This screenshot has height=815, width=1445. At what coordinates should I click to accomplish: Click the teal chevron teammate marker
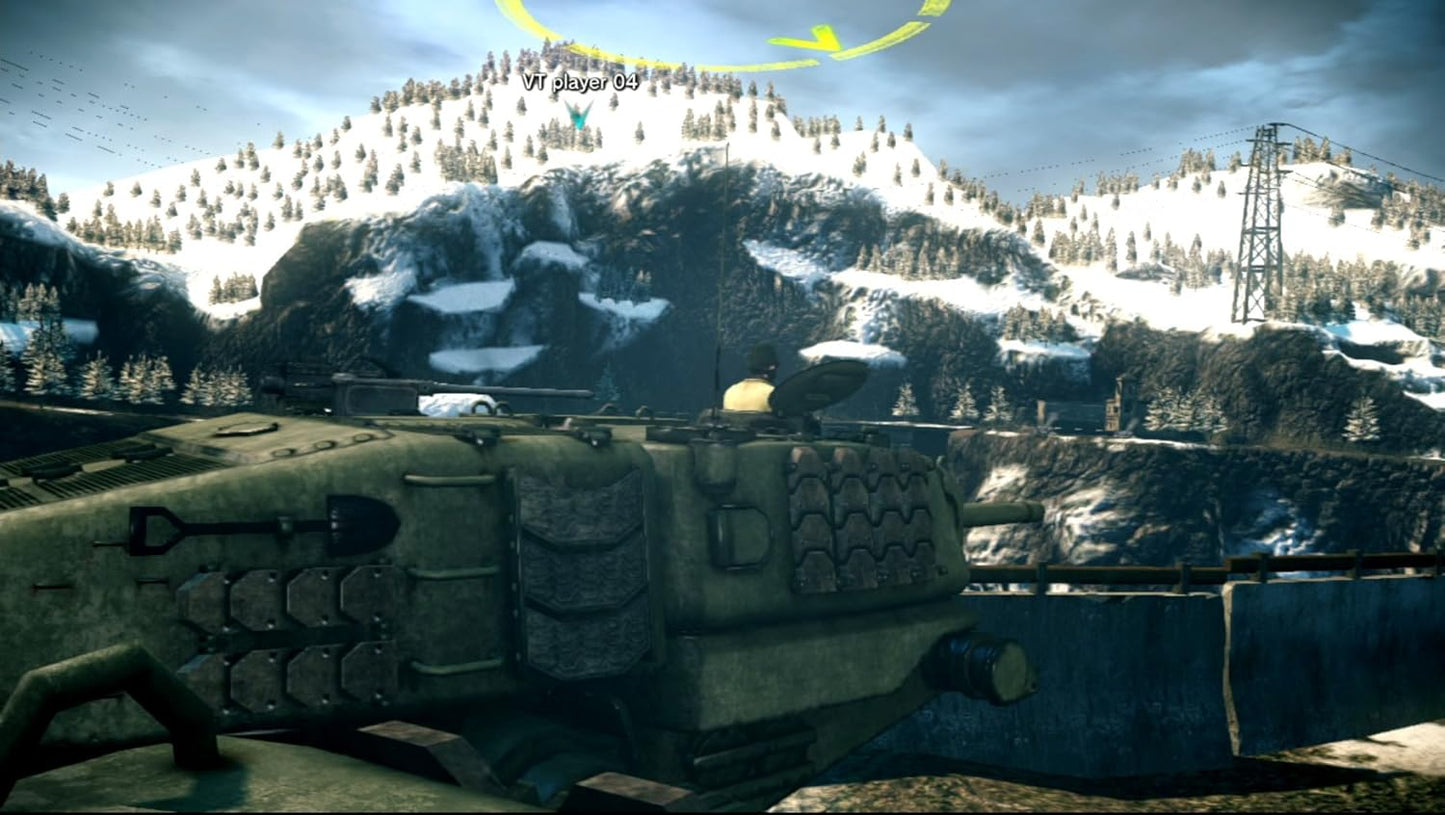579,113
